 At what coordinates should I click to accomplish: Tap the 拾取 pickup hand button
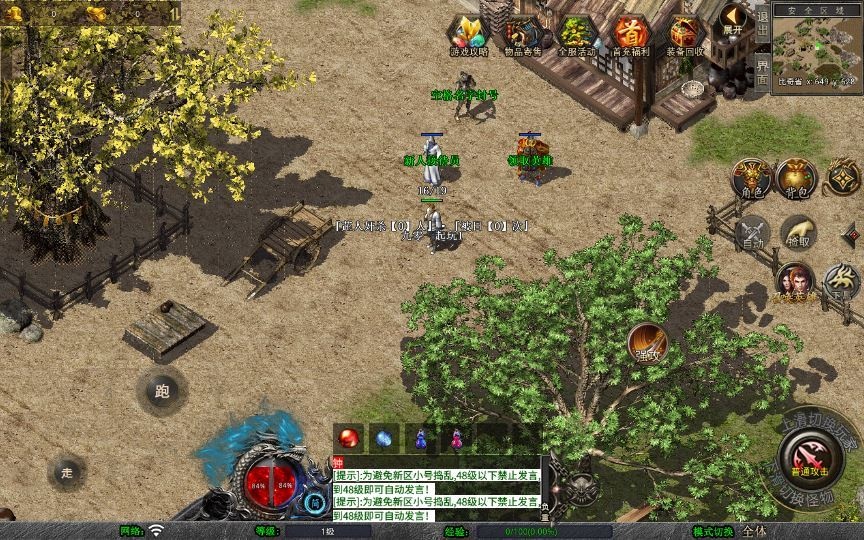click(797, 232)
